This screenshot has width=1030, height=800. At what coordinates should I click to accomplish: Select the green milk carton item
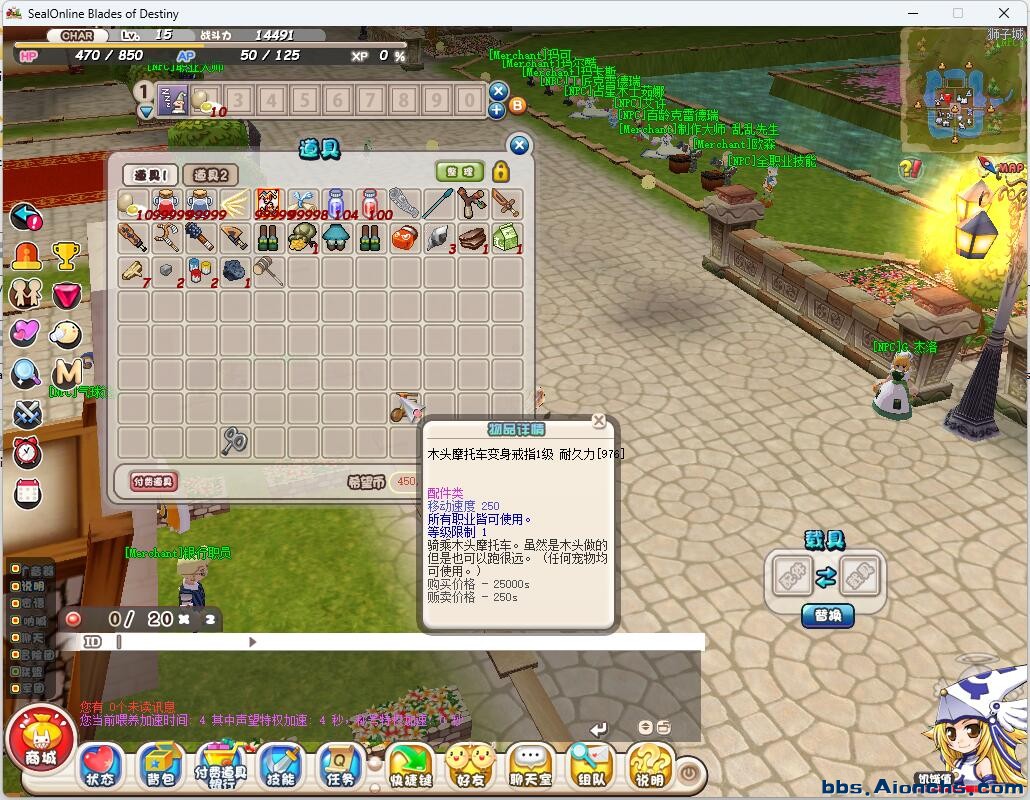coord(506,238)
